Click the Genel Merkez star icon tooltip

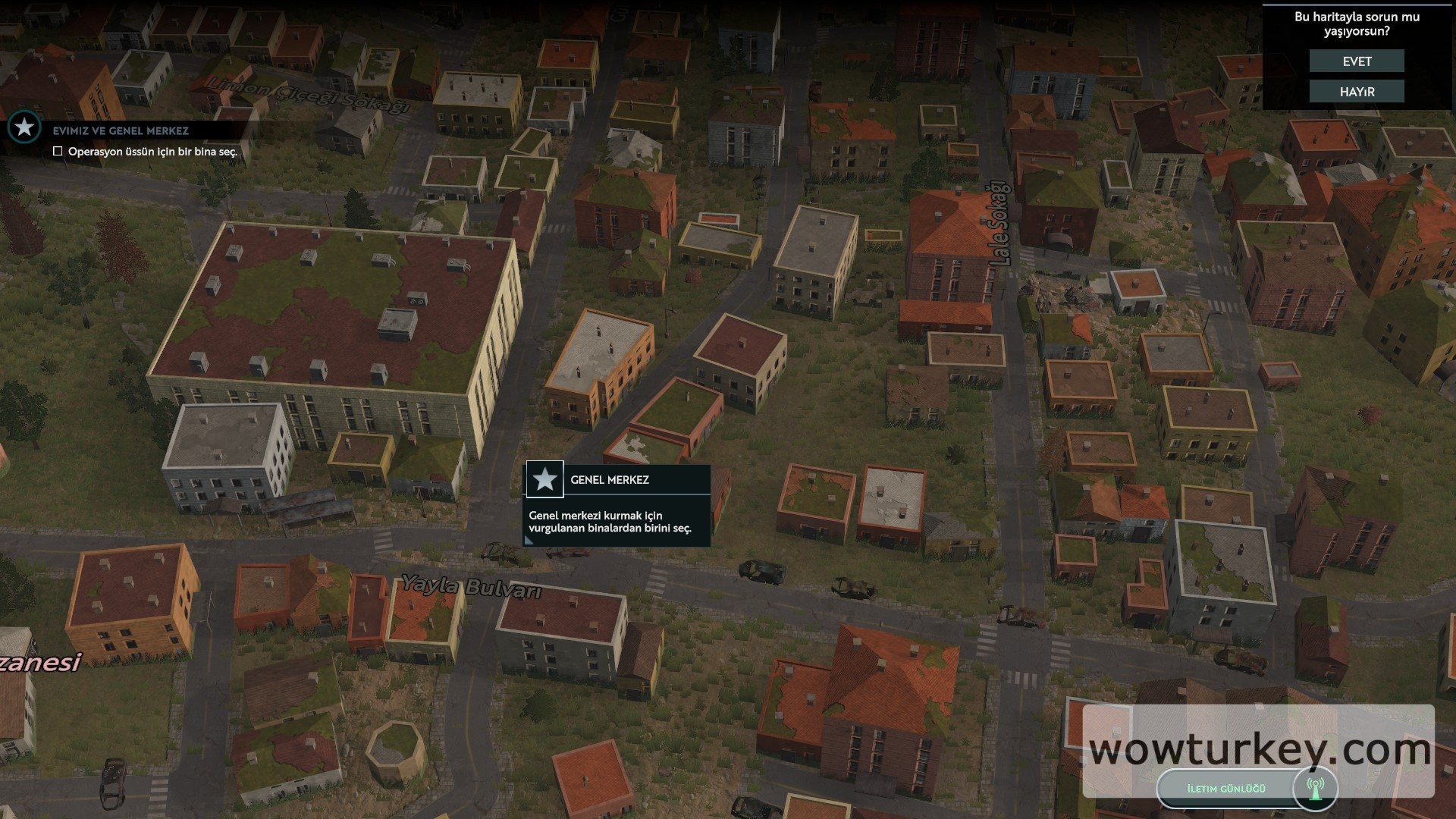pos(544,479)
